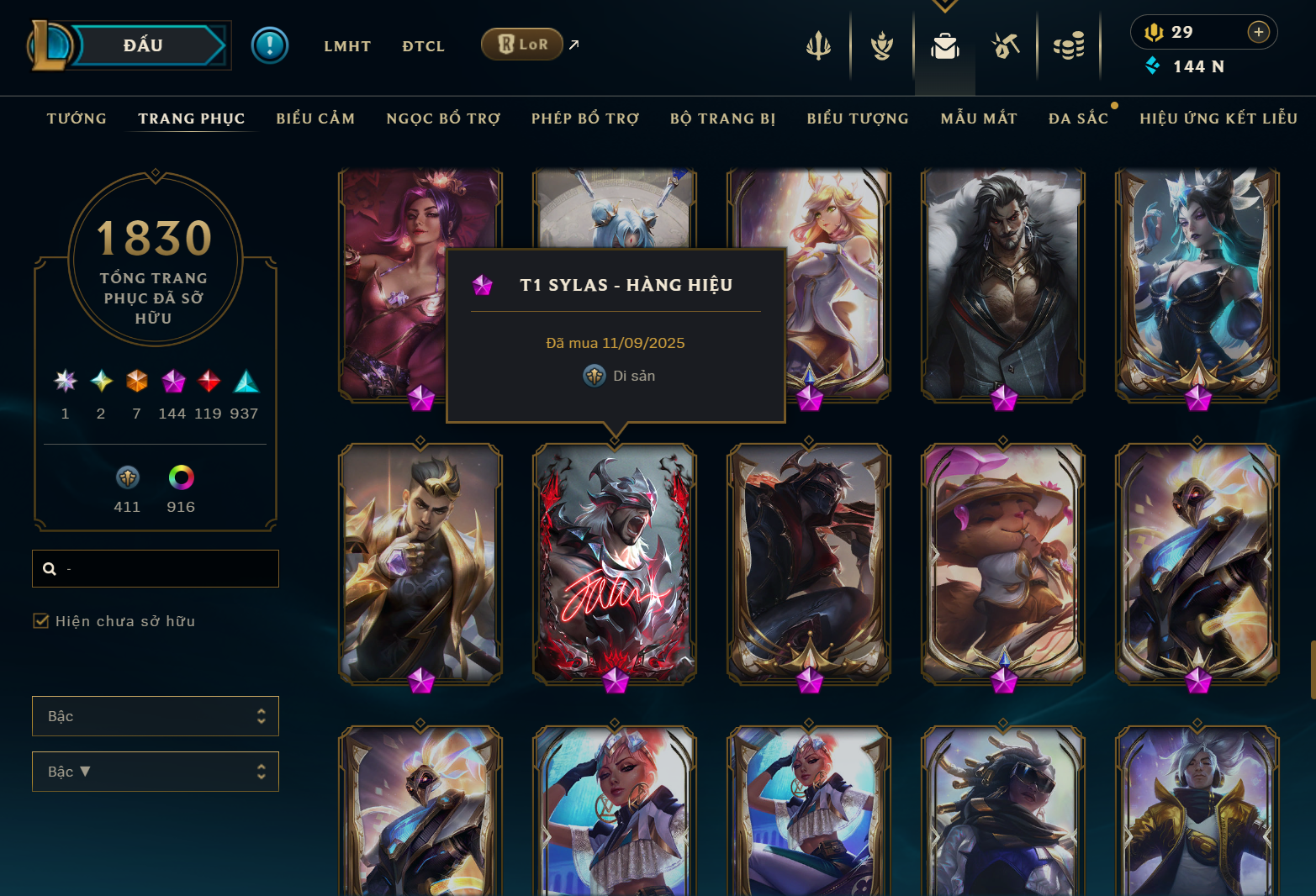Select the Collection backpack icon
The width and height of the screenshot is (1316, 896).
click(944, 47)
